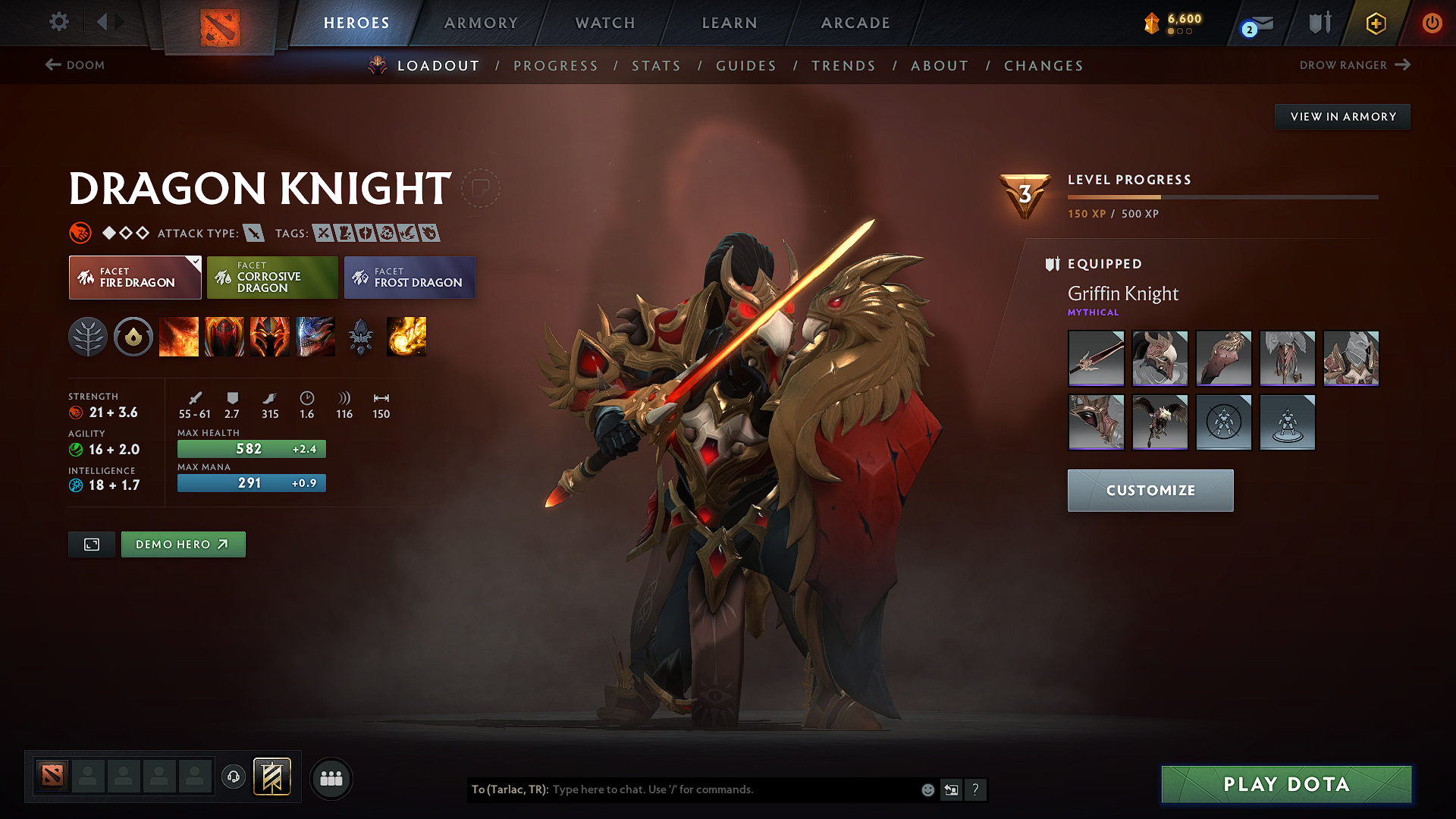Switch to the Watch tab

click(605, 23)
